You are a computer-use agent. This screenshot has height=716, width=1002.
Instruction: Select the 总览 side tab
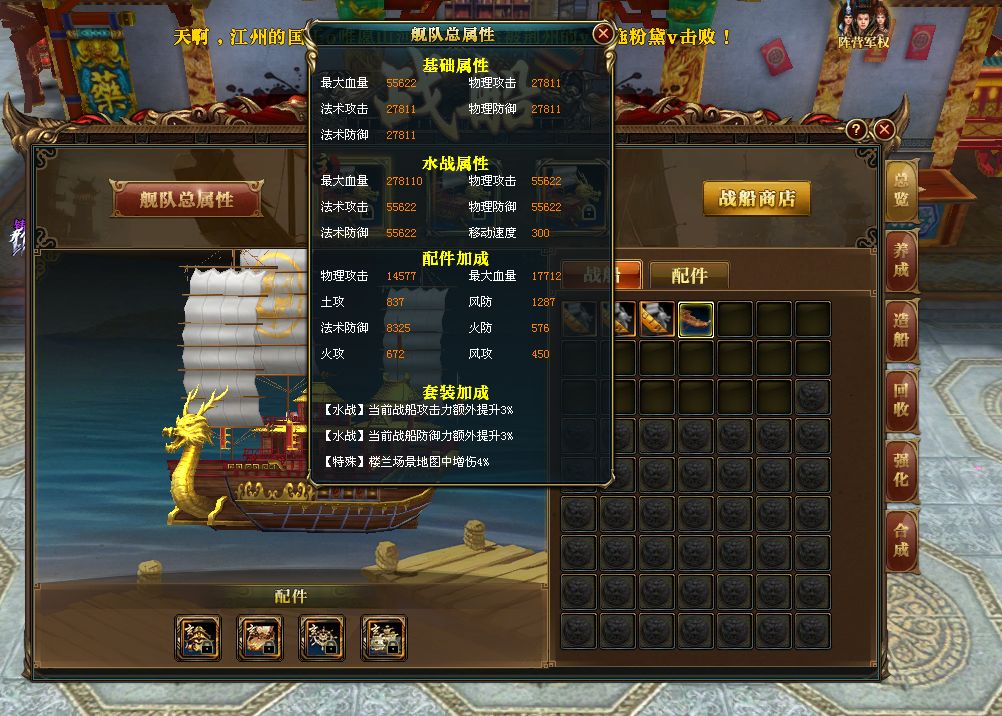point(901,190)
